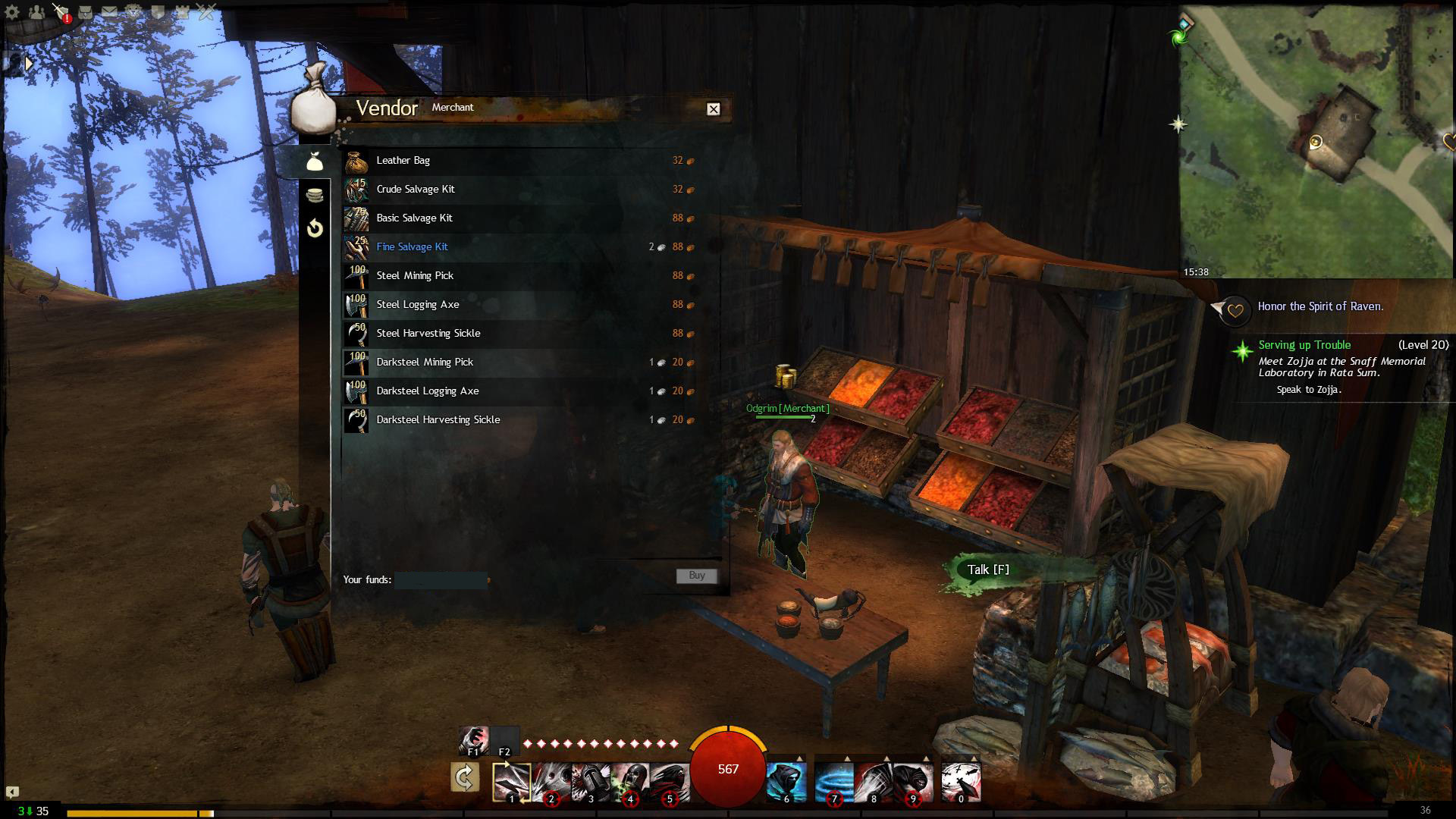
Task: Open the mail envelope icon
Action: (x=109, y=12)
